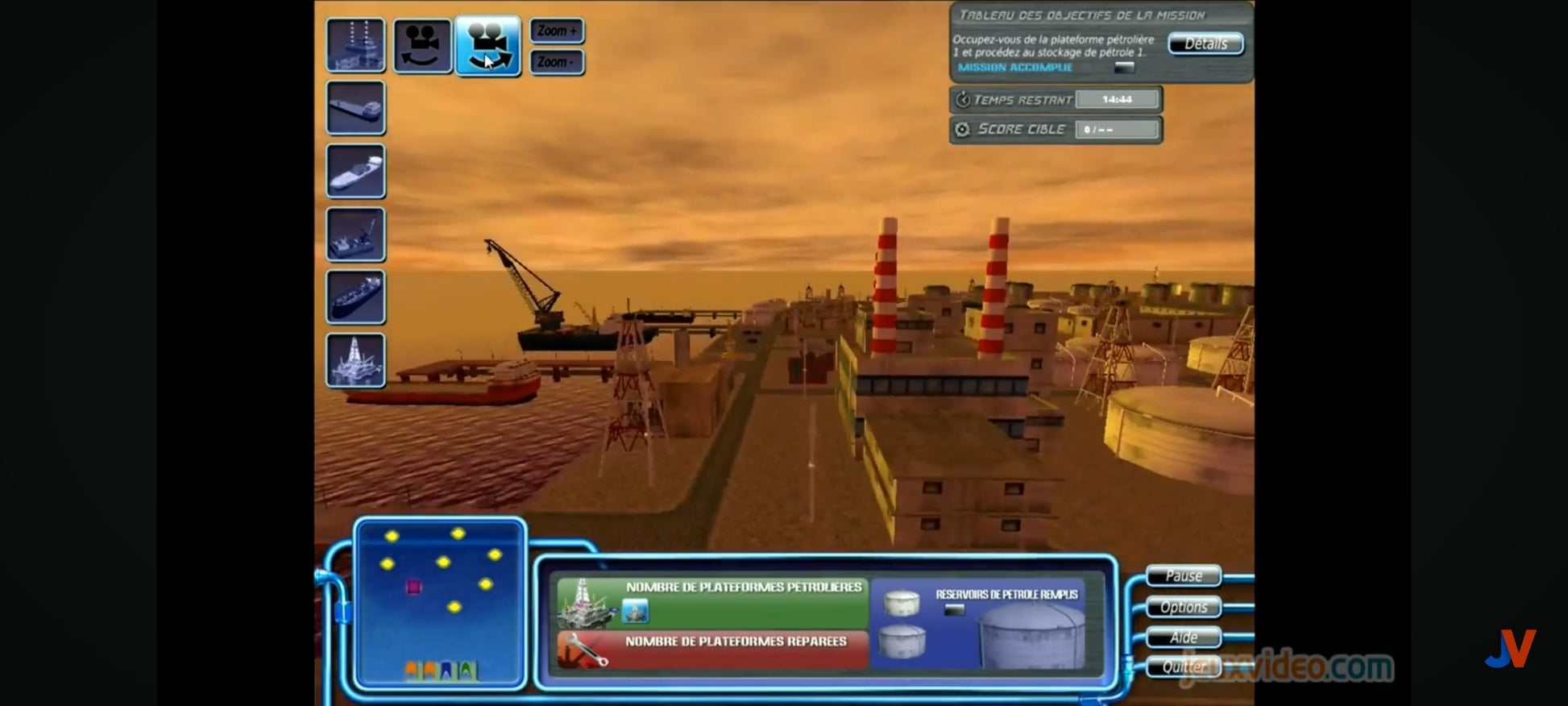Choose the white drilling rig icon
The width and height of the screenshot is (1568, 706).
click(355, 360)
